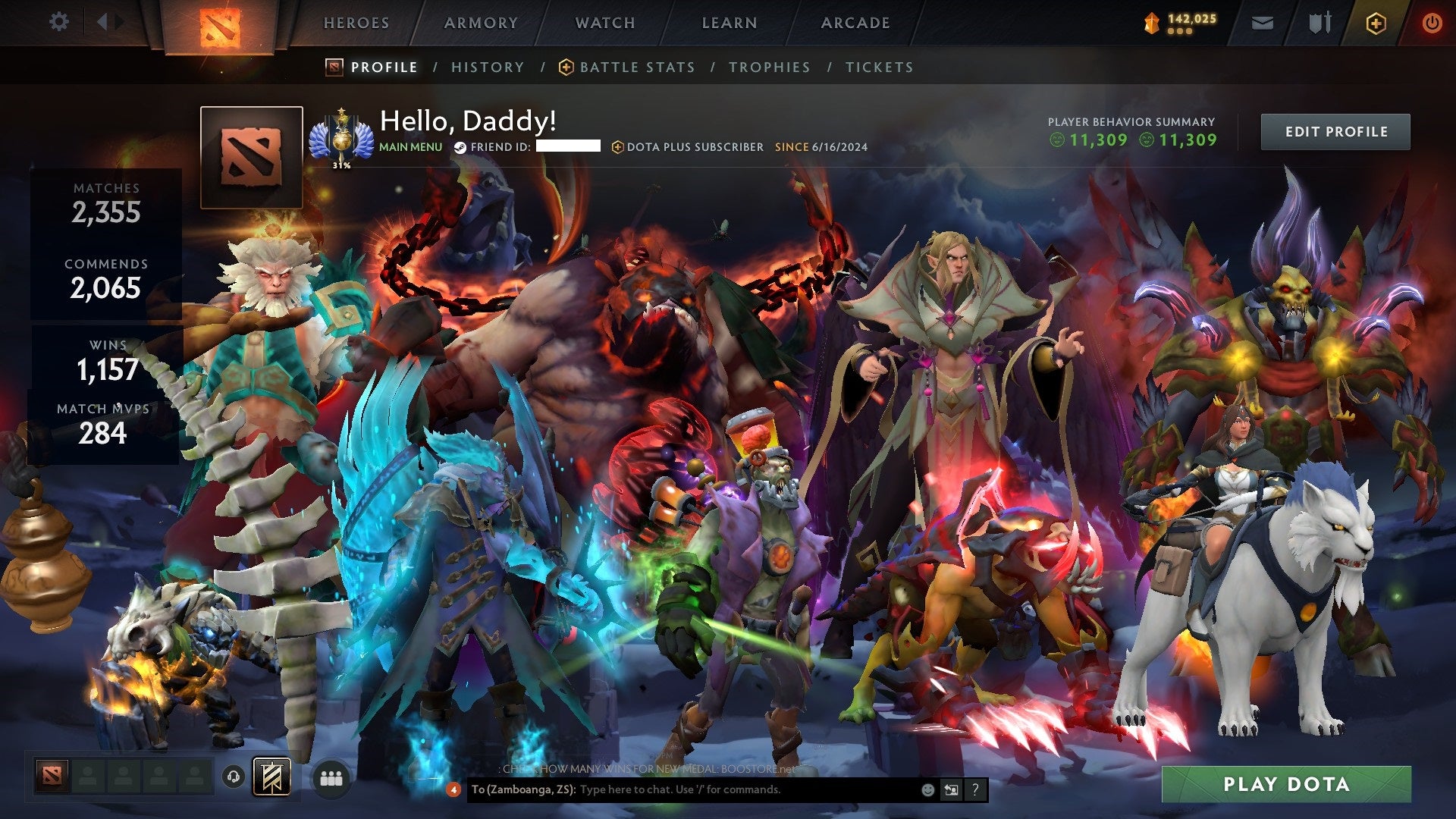The width and height of the screenshot is (1456, 819).
Task: Click the emoticon icon in the chat bar
Action: point(927,789)
